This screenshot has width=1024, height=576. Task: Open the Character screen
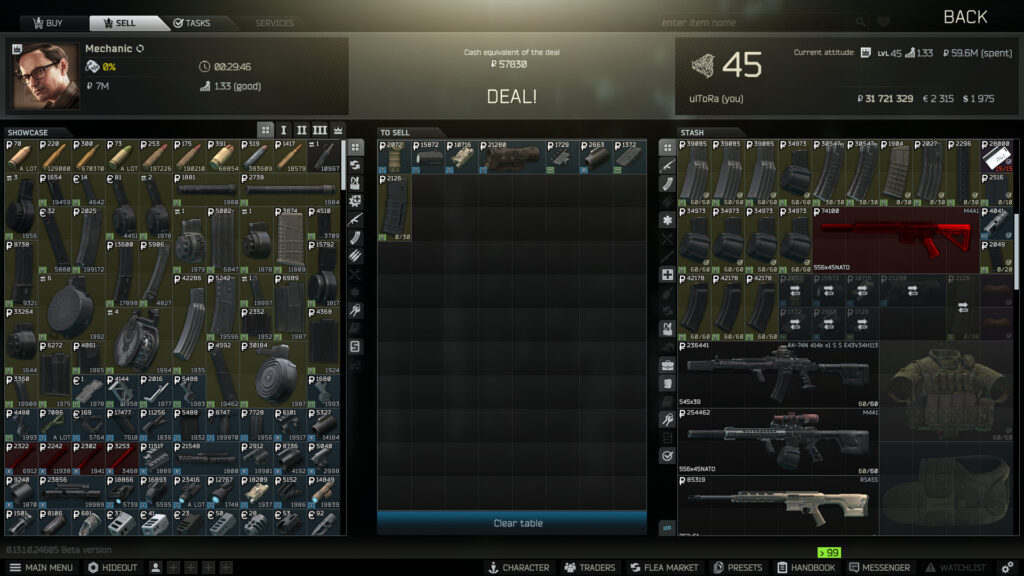(518, 567)
